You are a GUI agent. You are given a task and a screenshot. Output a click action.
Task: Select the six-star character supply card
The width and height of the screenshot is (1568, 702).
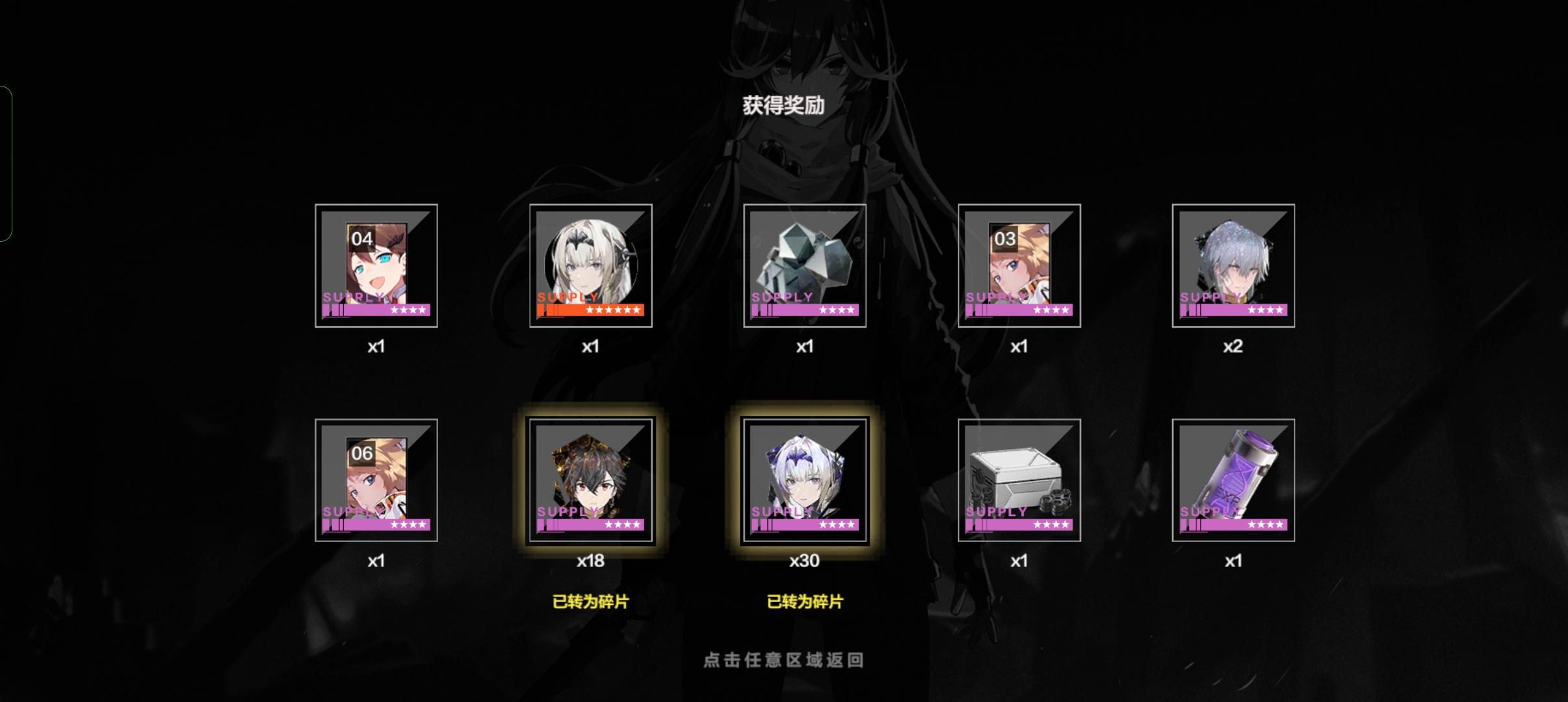(590, 265)
